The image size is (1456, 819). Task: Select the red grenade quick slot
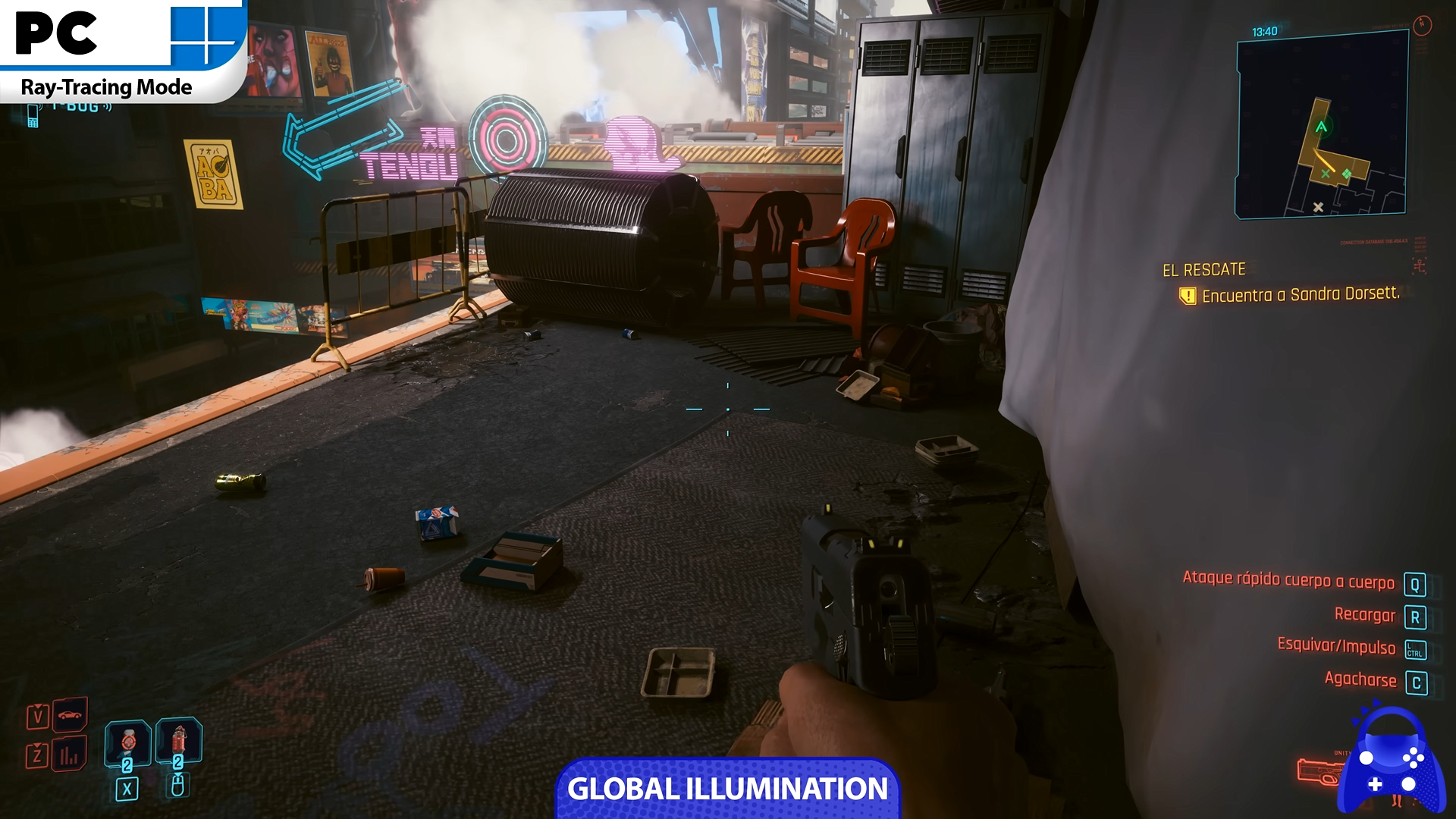[178, 741]
